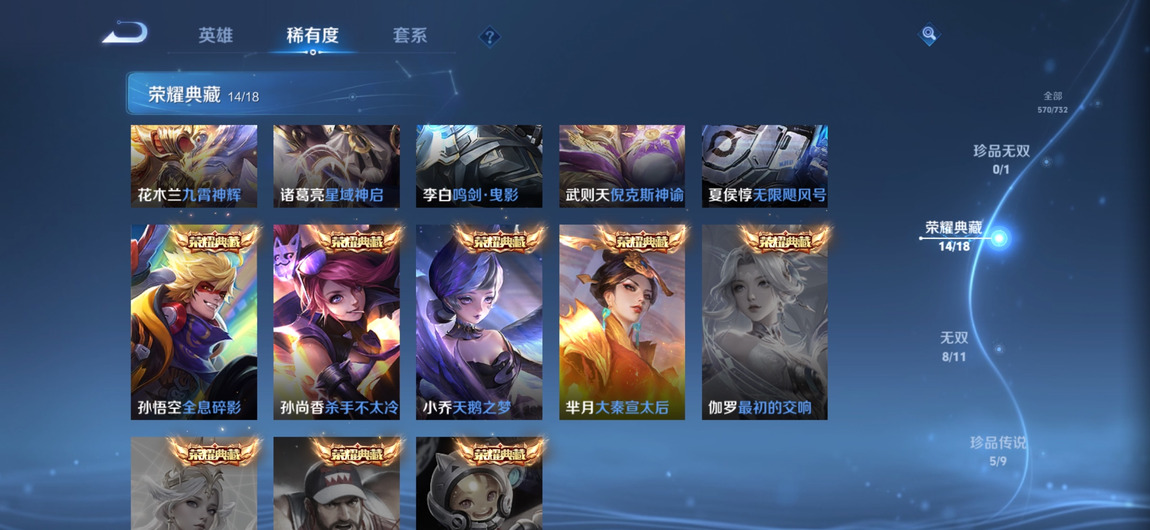This screenshot has width=1150, height=530.
Task: Jump to the 无双 rarity section
Action: point(954,345)
